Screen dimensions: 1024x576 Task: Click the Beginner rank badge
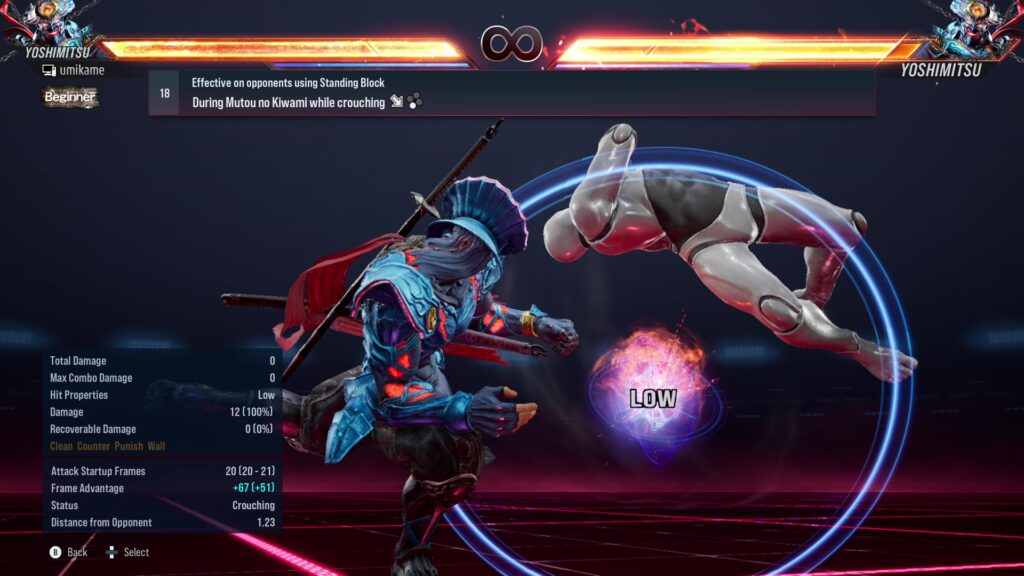click(x=70, y=97)
